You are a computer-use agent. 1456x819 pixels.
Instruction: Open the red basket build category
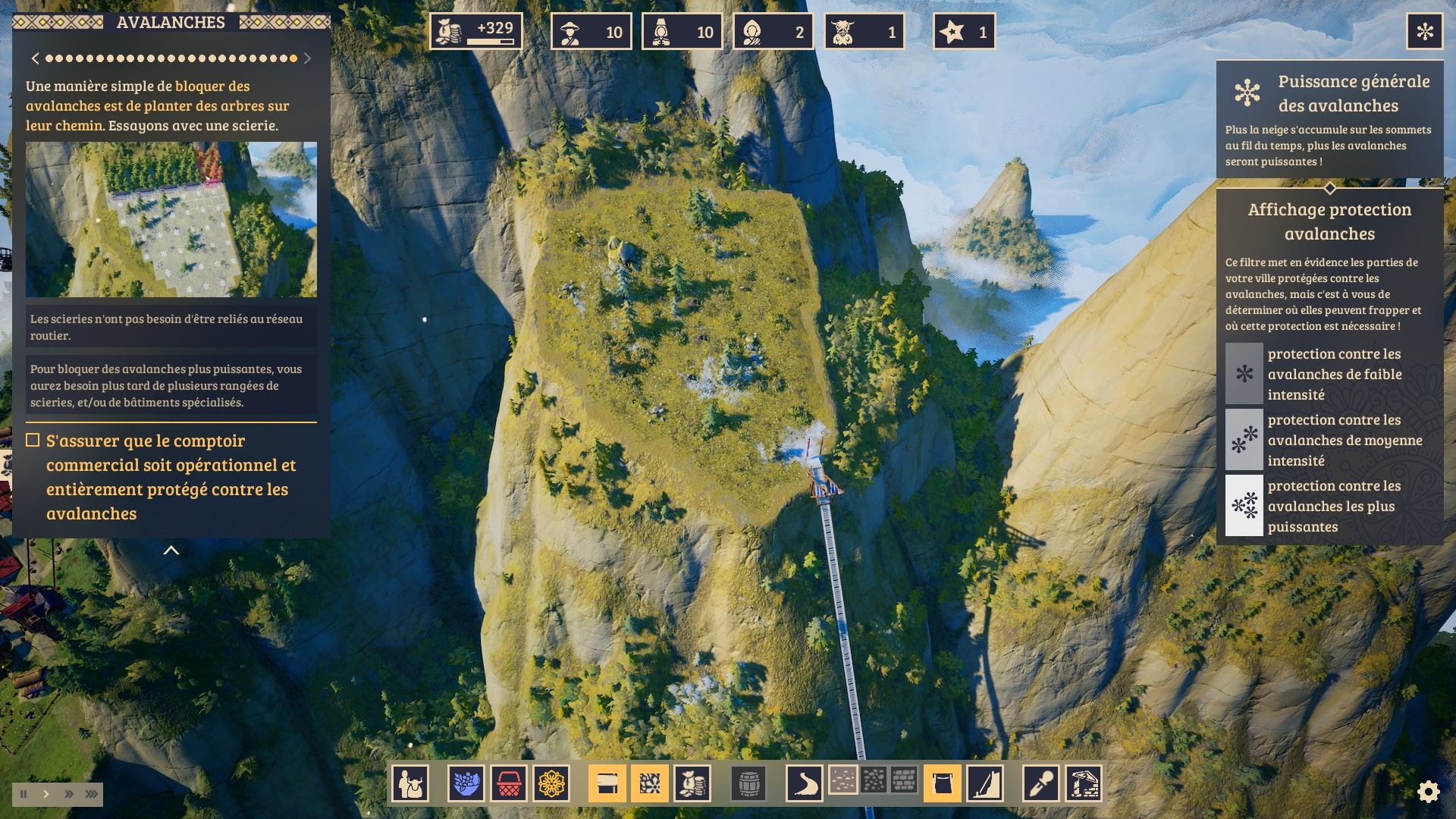[x=509, y=783]
